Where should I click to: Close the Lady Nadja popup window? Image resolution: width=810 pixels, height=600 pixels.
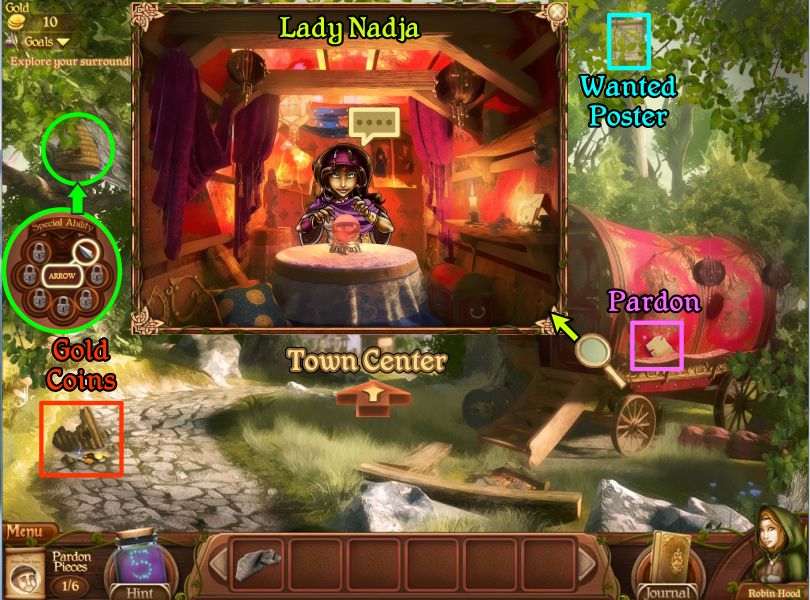pyautogui.click(x=556, y=12)
